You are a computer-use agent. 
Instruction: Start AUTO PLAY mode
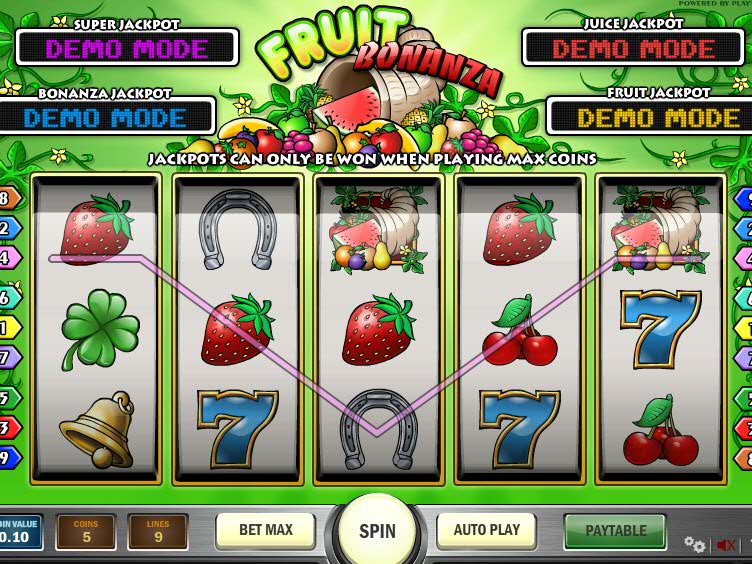pyautogui.click(x=487, y=530)
